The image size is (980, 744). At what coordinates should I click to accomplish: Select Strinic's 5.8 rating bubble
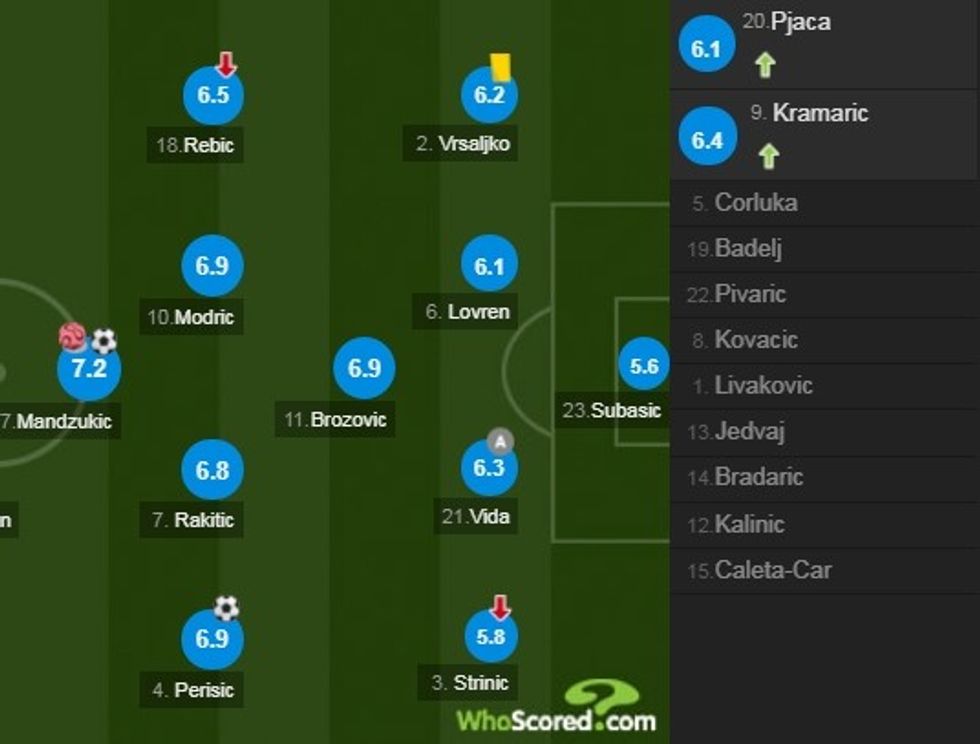(x=491, y=636)
